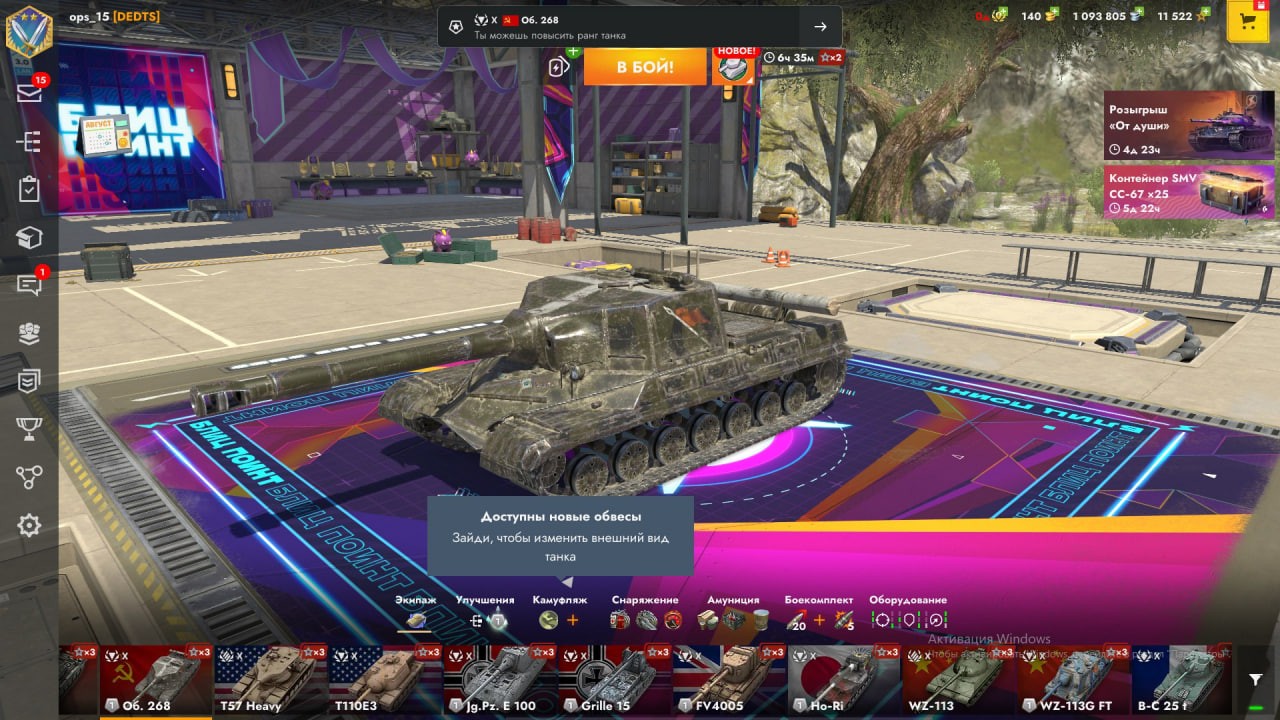Open the settings gear icon
The height and width of the screenshot is (720, 1280).
click(x=29, y=525)
